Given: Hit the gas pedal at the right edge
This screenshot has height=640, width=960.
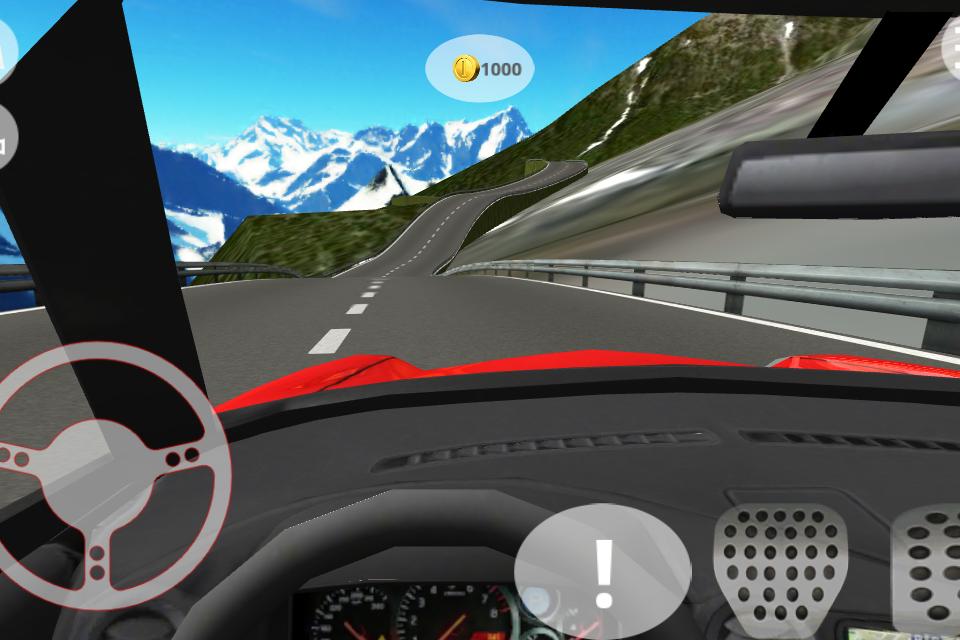Looking at the screenshot, I should 930,565.
